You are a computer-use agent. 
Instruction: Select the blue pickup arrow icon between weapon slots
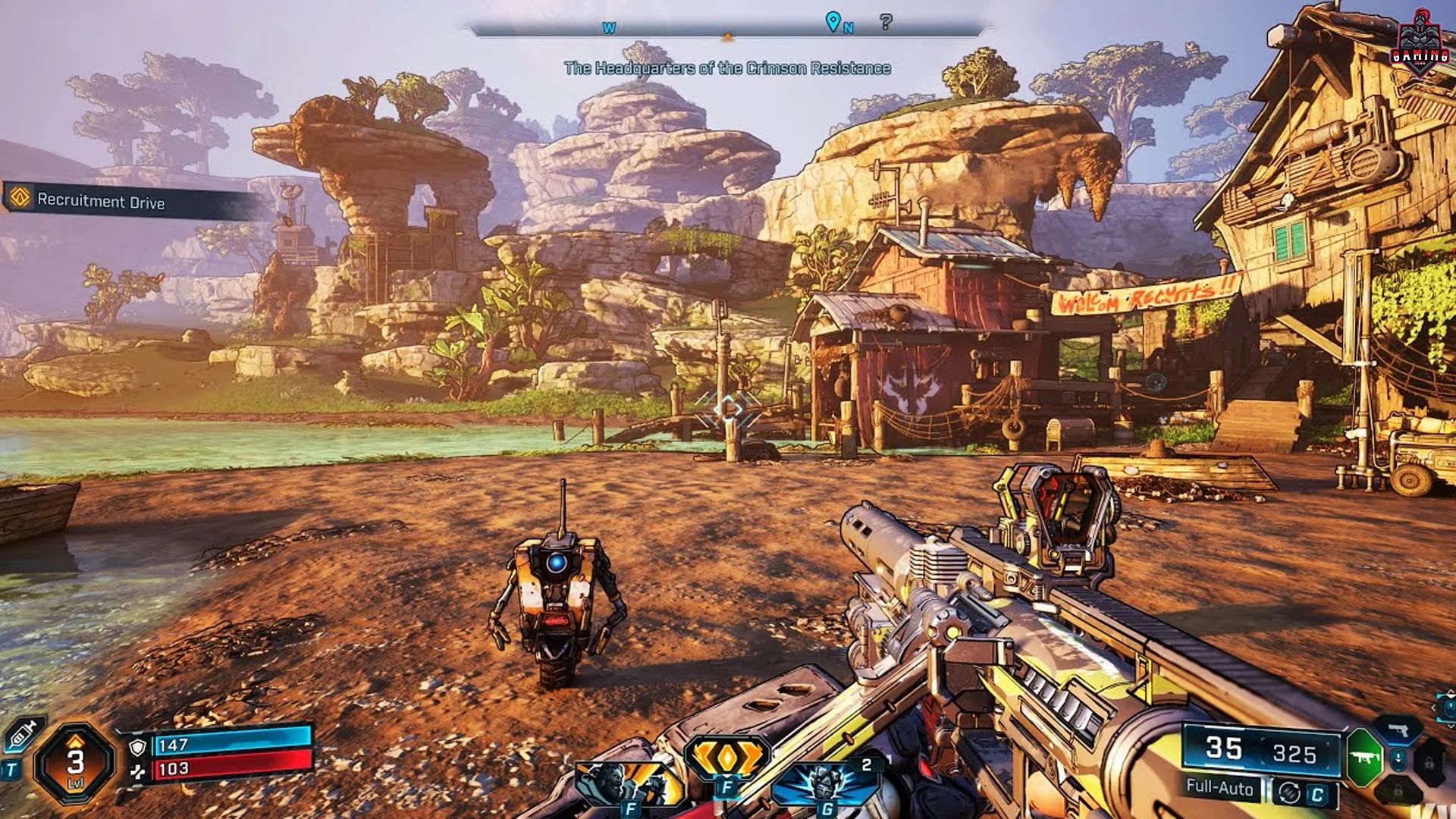[x=1398, y=760]
